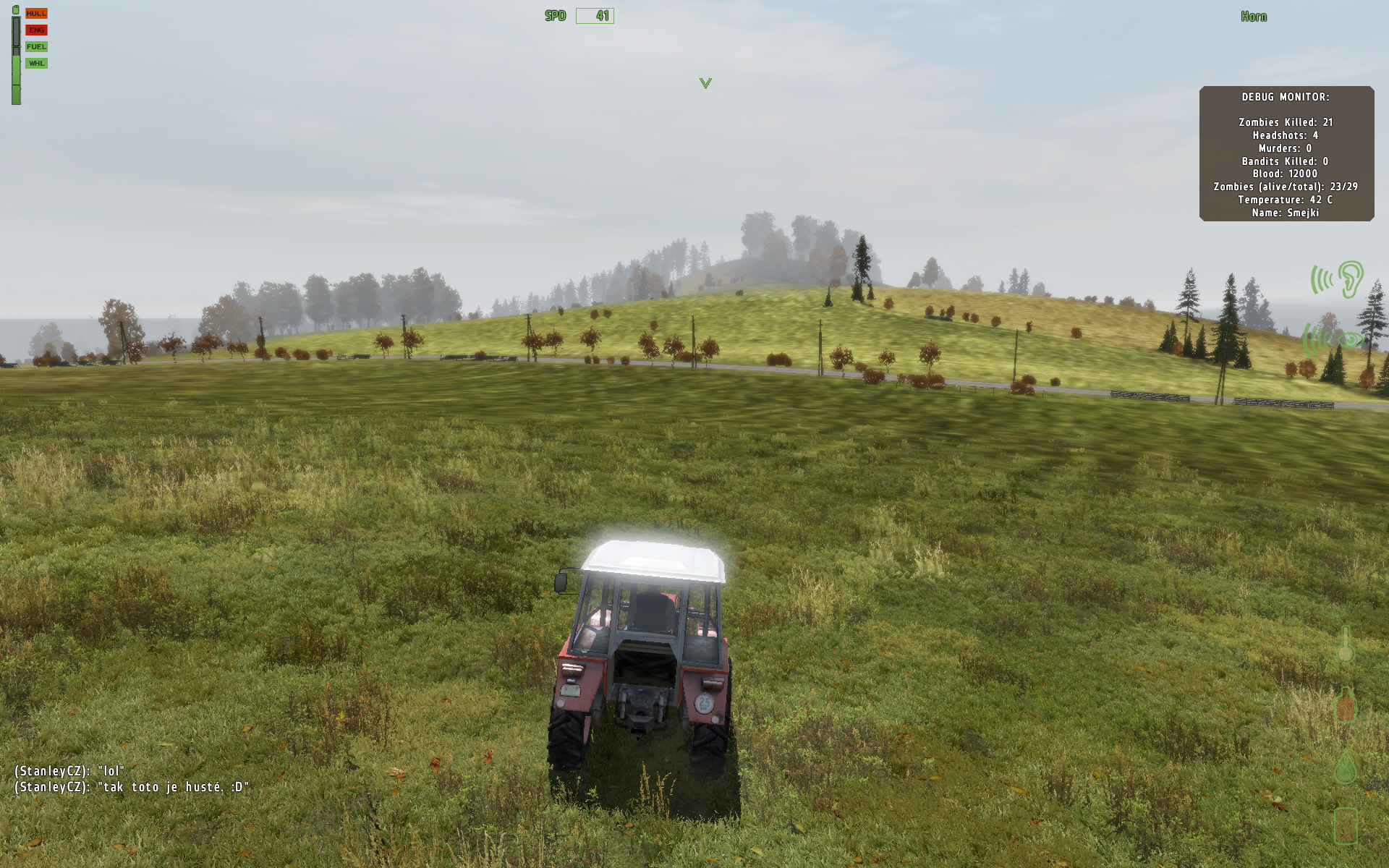Toggle the HULL damage status indicator

35,12
